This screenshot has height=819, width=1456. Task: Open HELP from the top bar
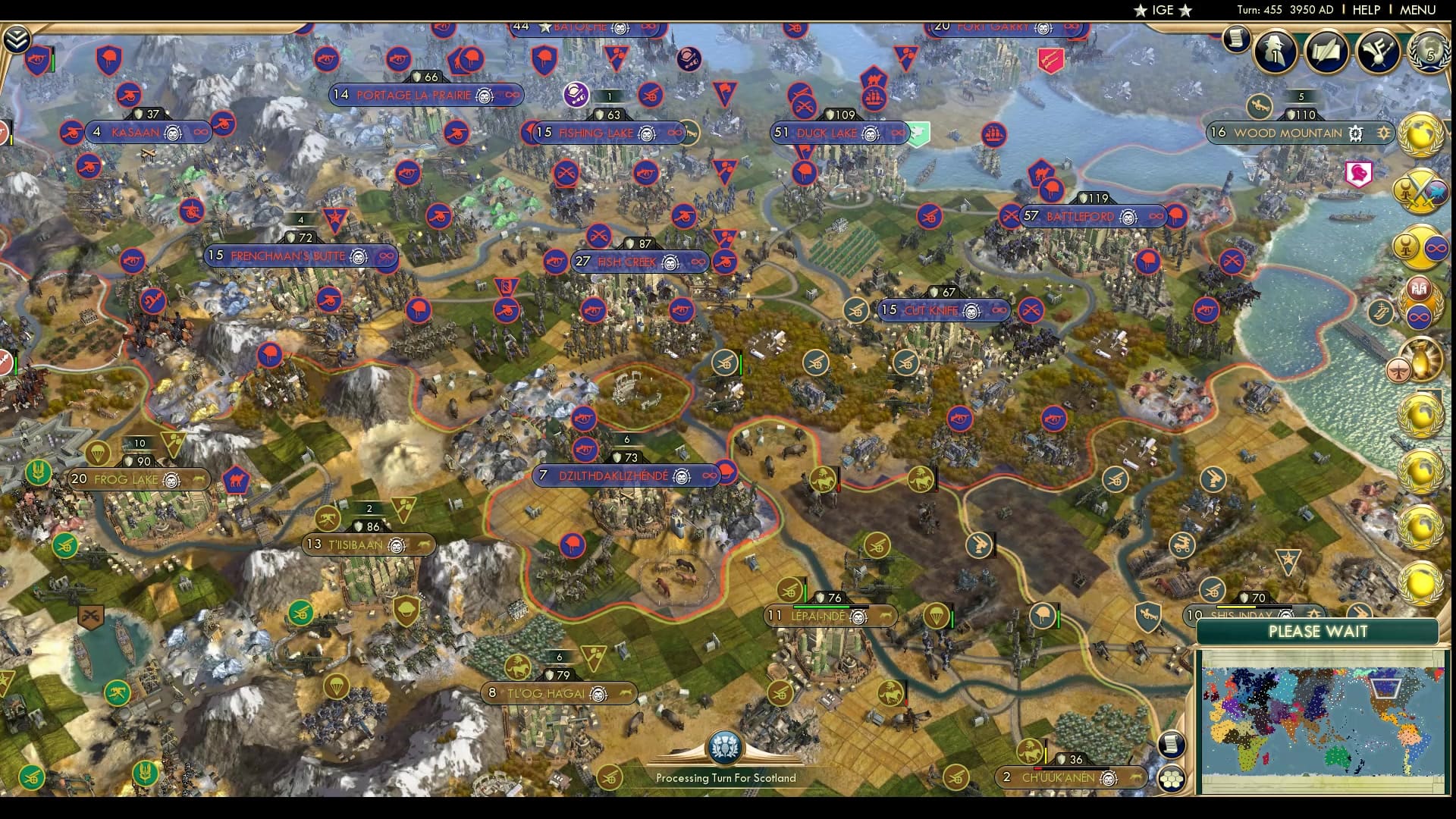(1365, 10)
